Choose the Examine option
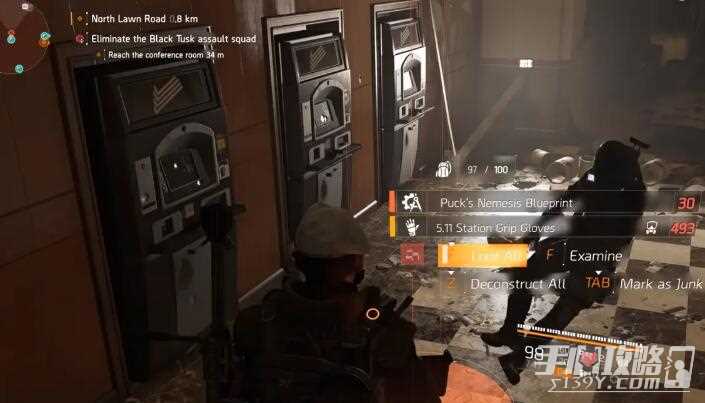 coord(595,256)
